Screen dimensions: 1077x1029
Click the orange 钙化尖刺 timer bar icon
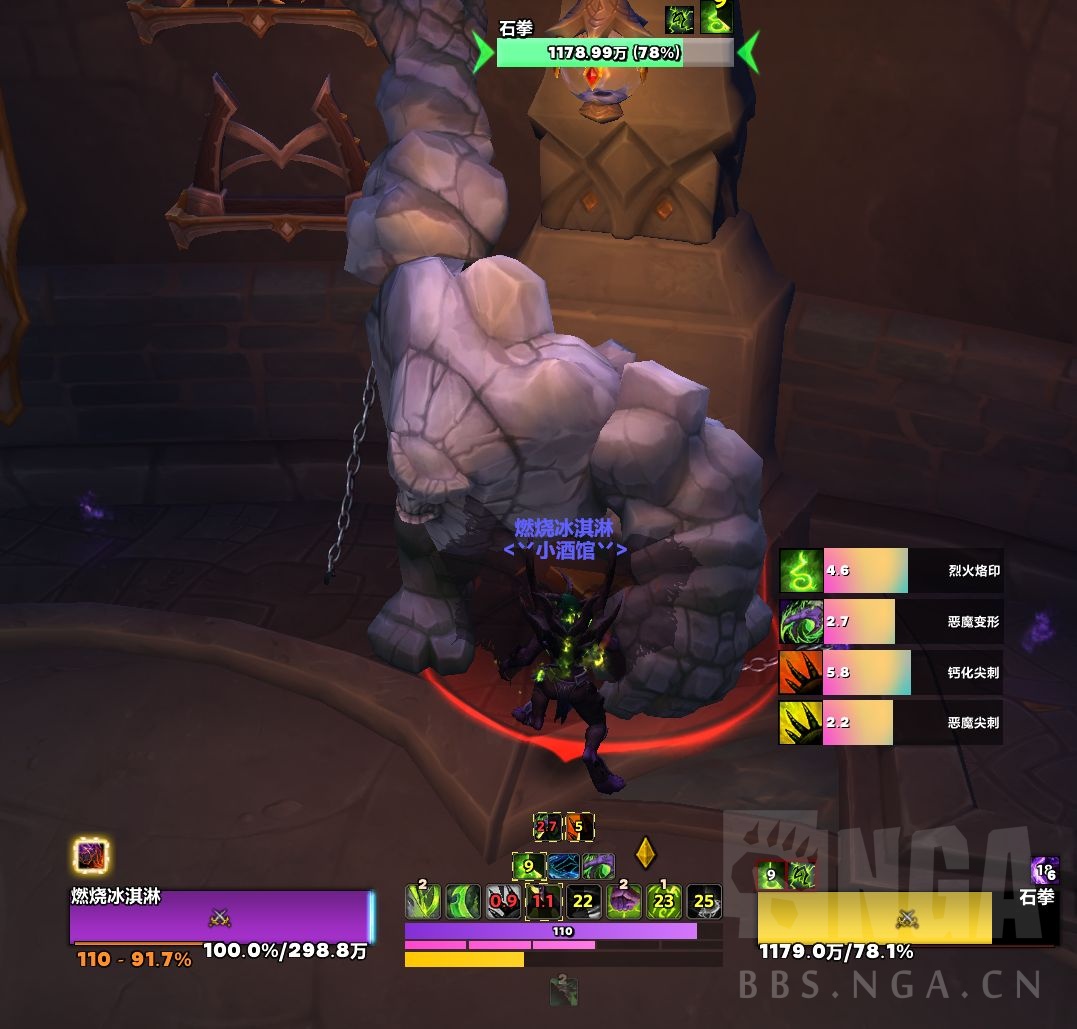pyautogui.click(x=800, y=672)
